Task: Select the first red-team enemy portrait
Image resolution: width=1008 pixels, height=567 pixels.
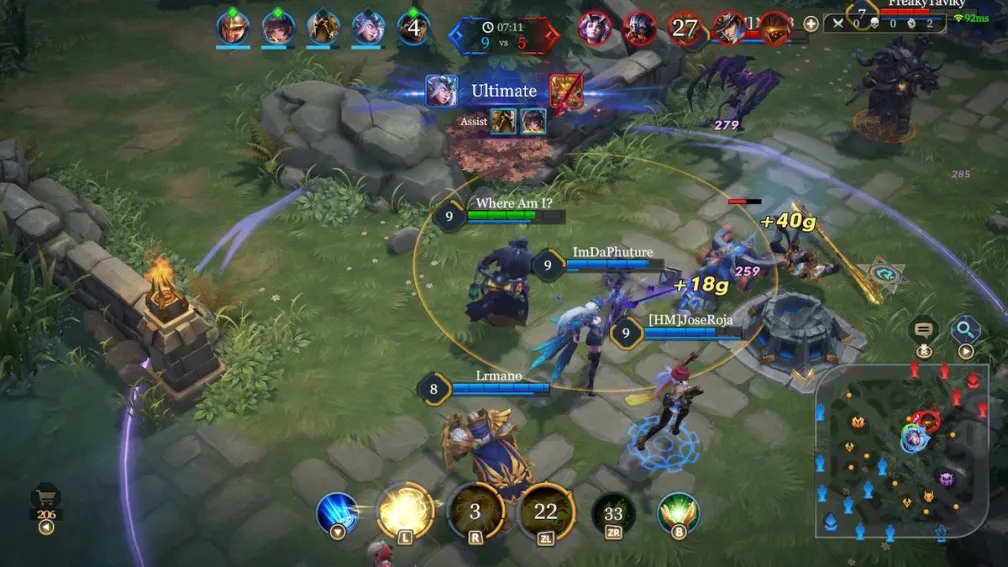Action: (x=594, y=27)
